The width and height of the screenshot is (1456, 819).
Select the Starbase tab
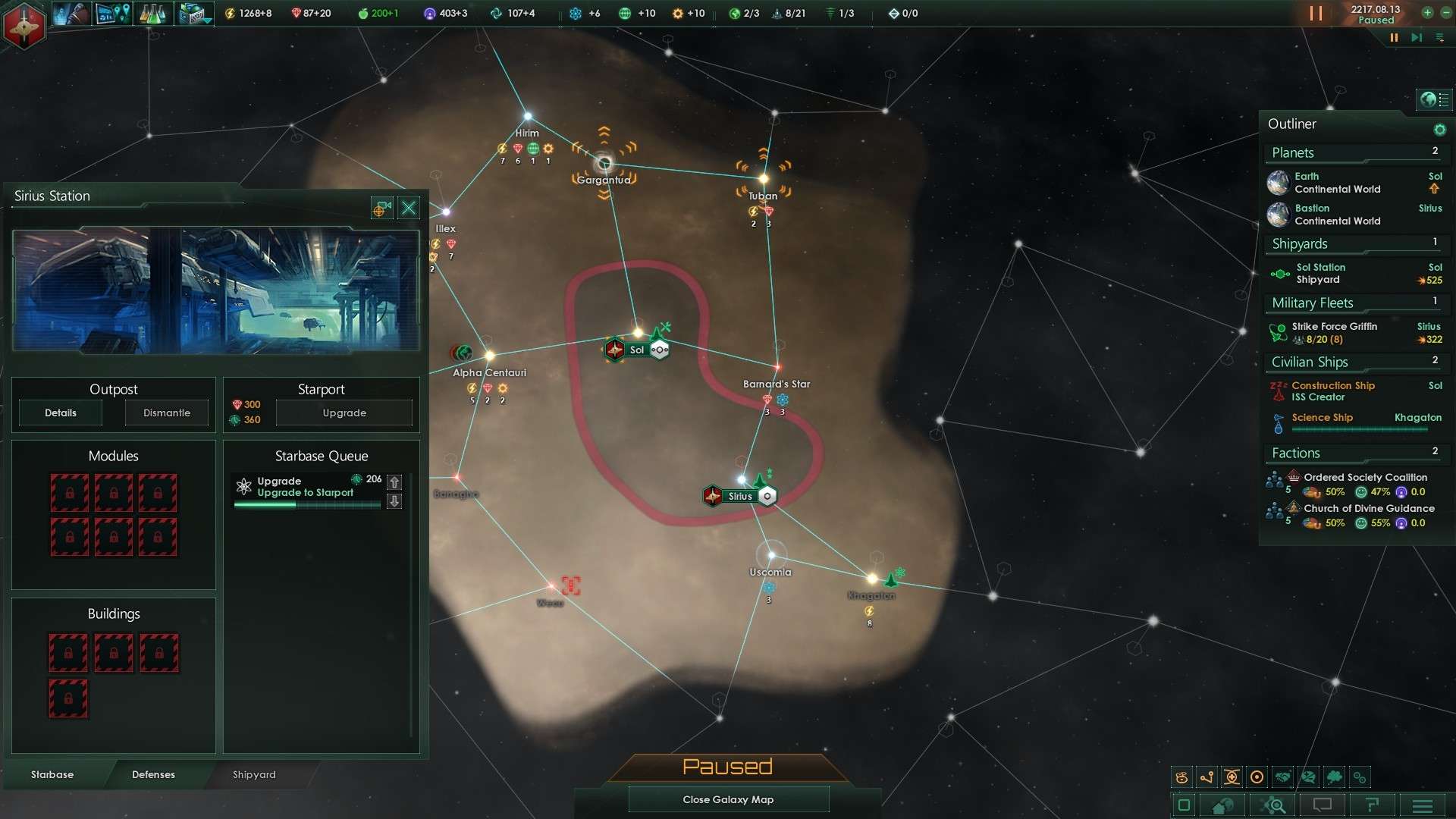pyautogui.click(x=52, y=774)
